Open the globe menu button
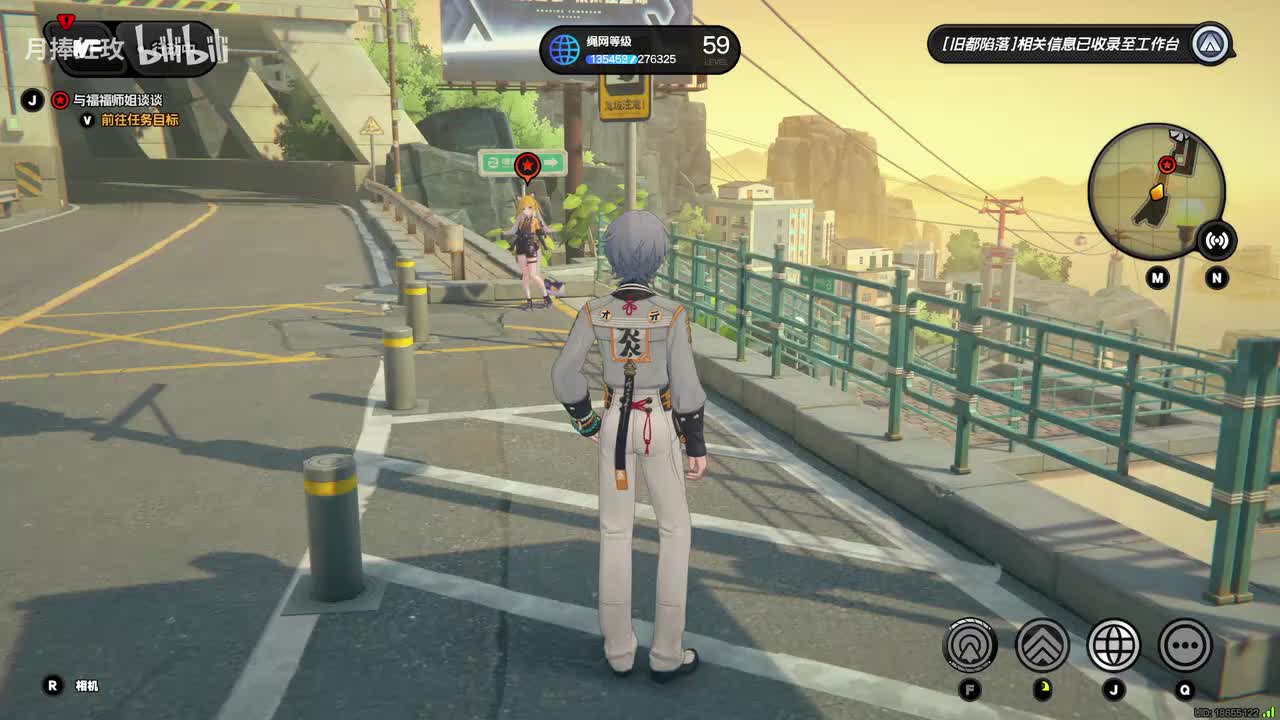The height and width of the screenshot is (720, 1280). click(x=1113, y=645)
